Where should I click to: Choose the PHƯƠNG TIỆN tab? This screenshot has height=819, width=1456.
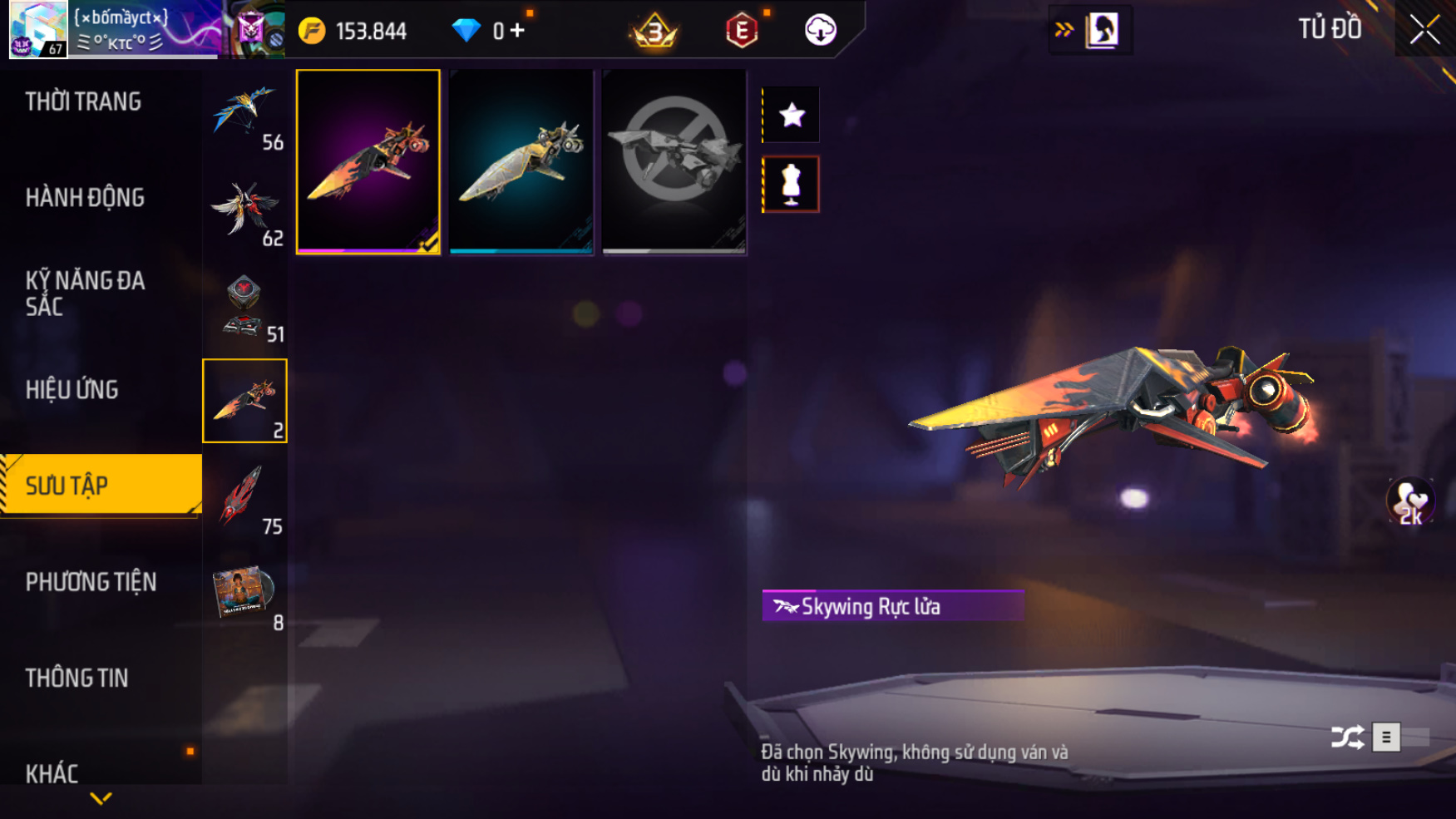91,582
